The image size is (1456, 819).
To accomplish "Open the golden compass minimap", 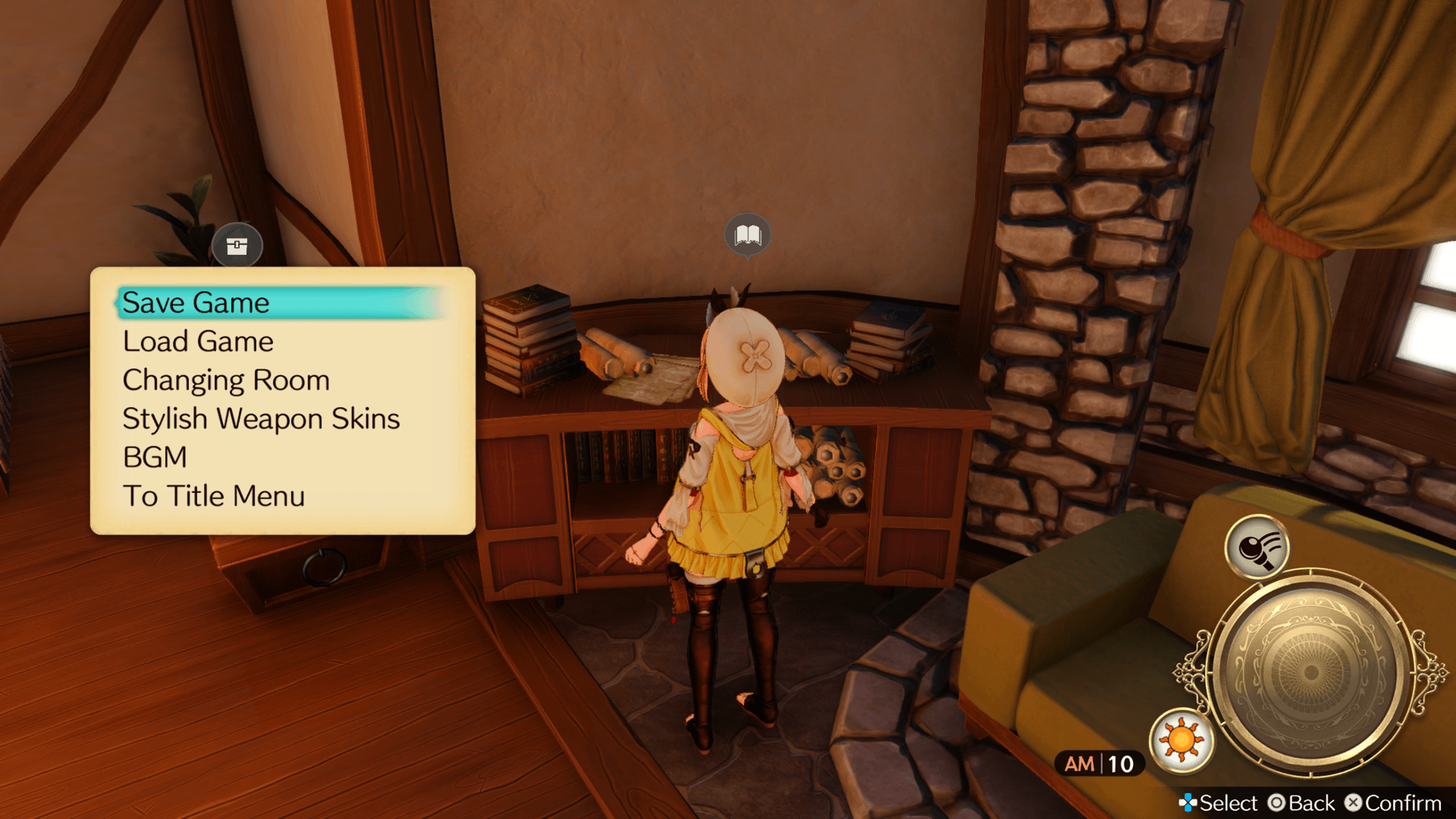I will 1310,671.
